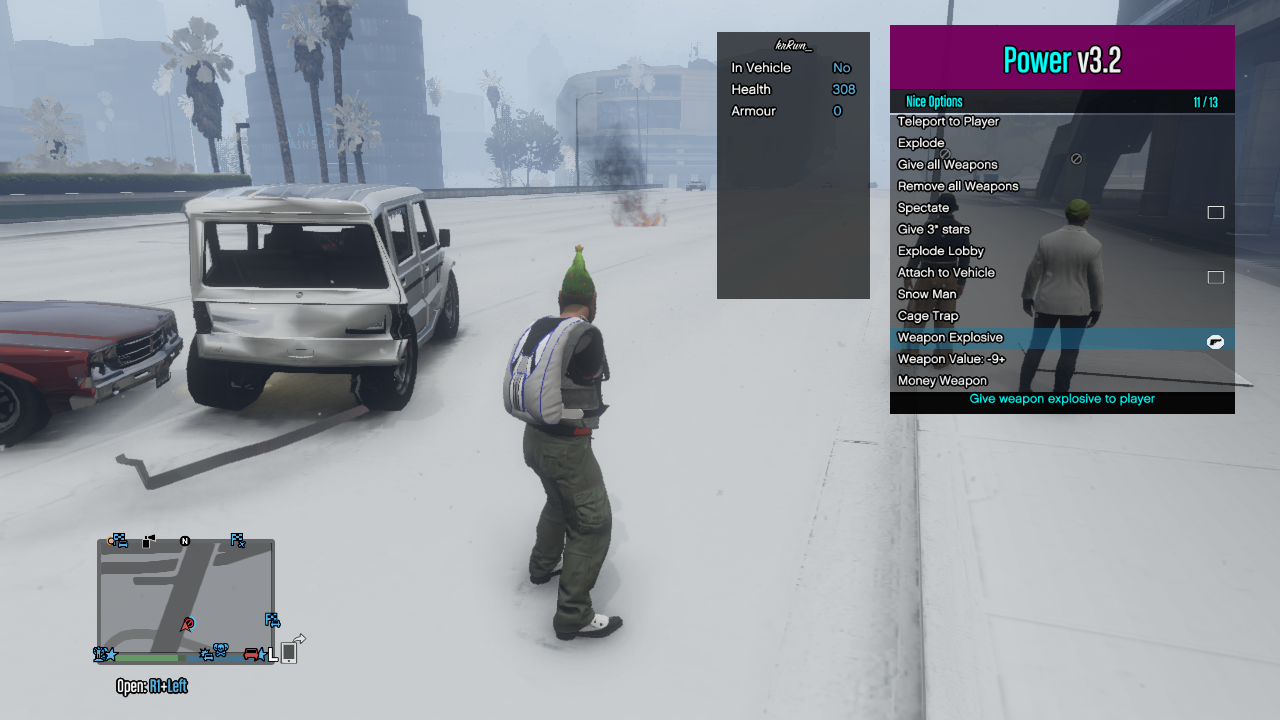
Task: Choose the Snow Man option
Action: click(x=927, y=294)
